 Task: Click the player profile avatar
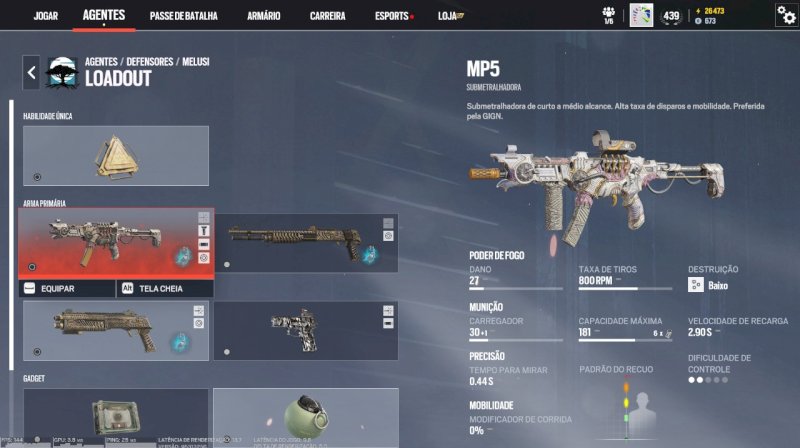tap(641, 15)
